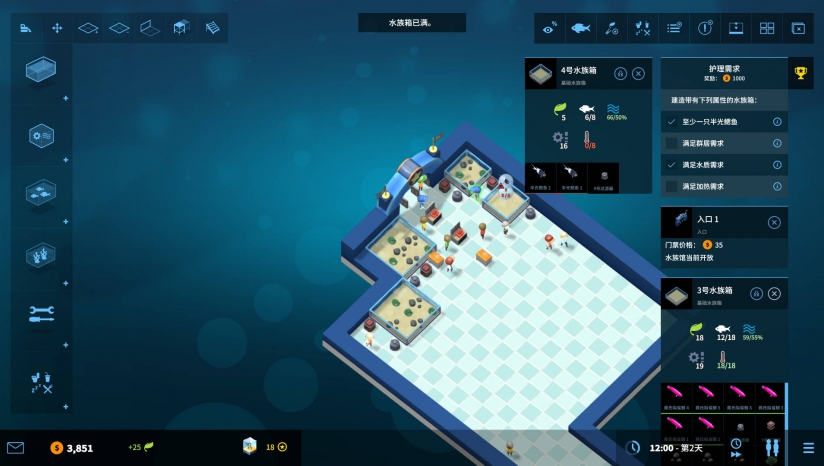Close the Entrance 1 (入口1) panel
The width and height of the screenshot is (824, 466).
pyautogui.click(x=774, y=222)
